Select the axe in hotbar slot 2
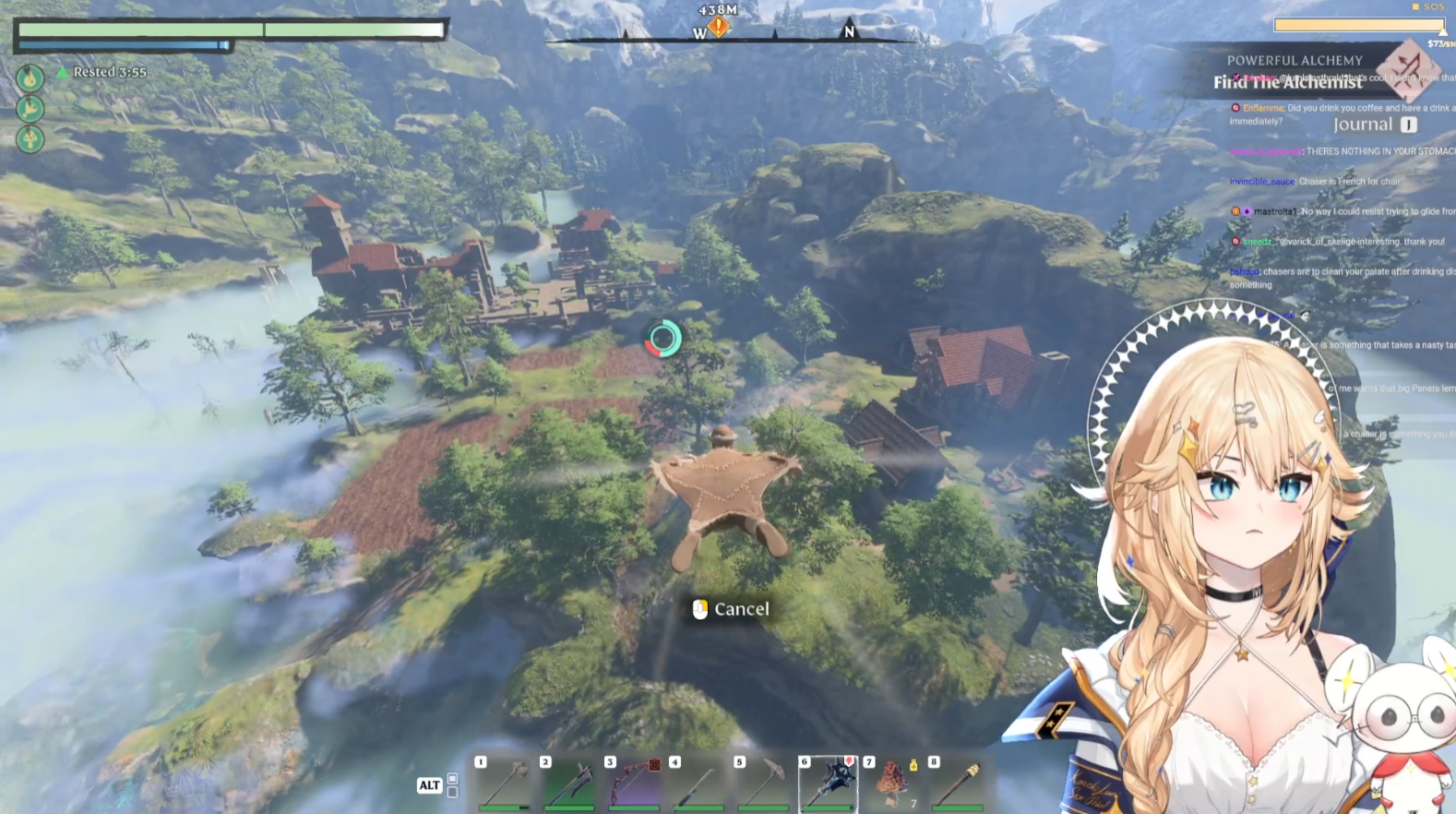This screenshot has width=1456, height=814. pos(568,784)
